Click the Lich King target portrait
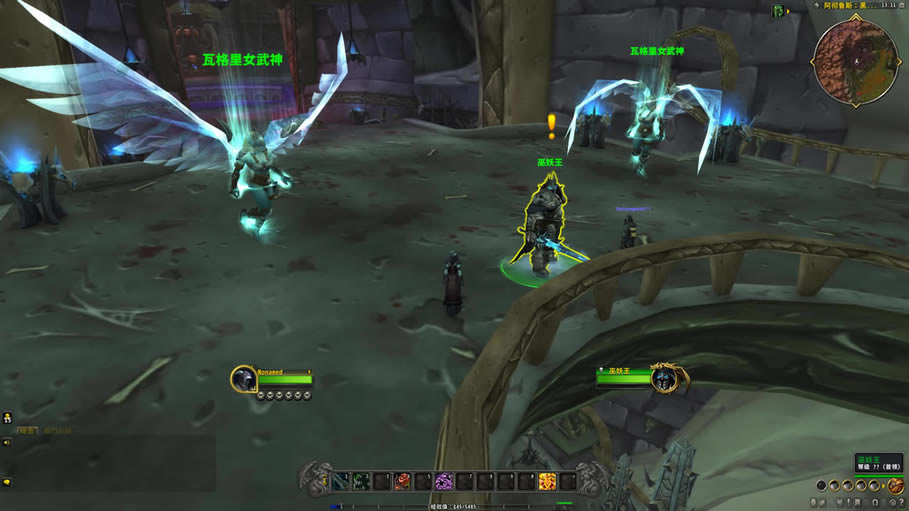The width and height of the screenshot is (909, 511). (662, 379)
